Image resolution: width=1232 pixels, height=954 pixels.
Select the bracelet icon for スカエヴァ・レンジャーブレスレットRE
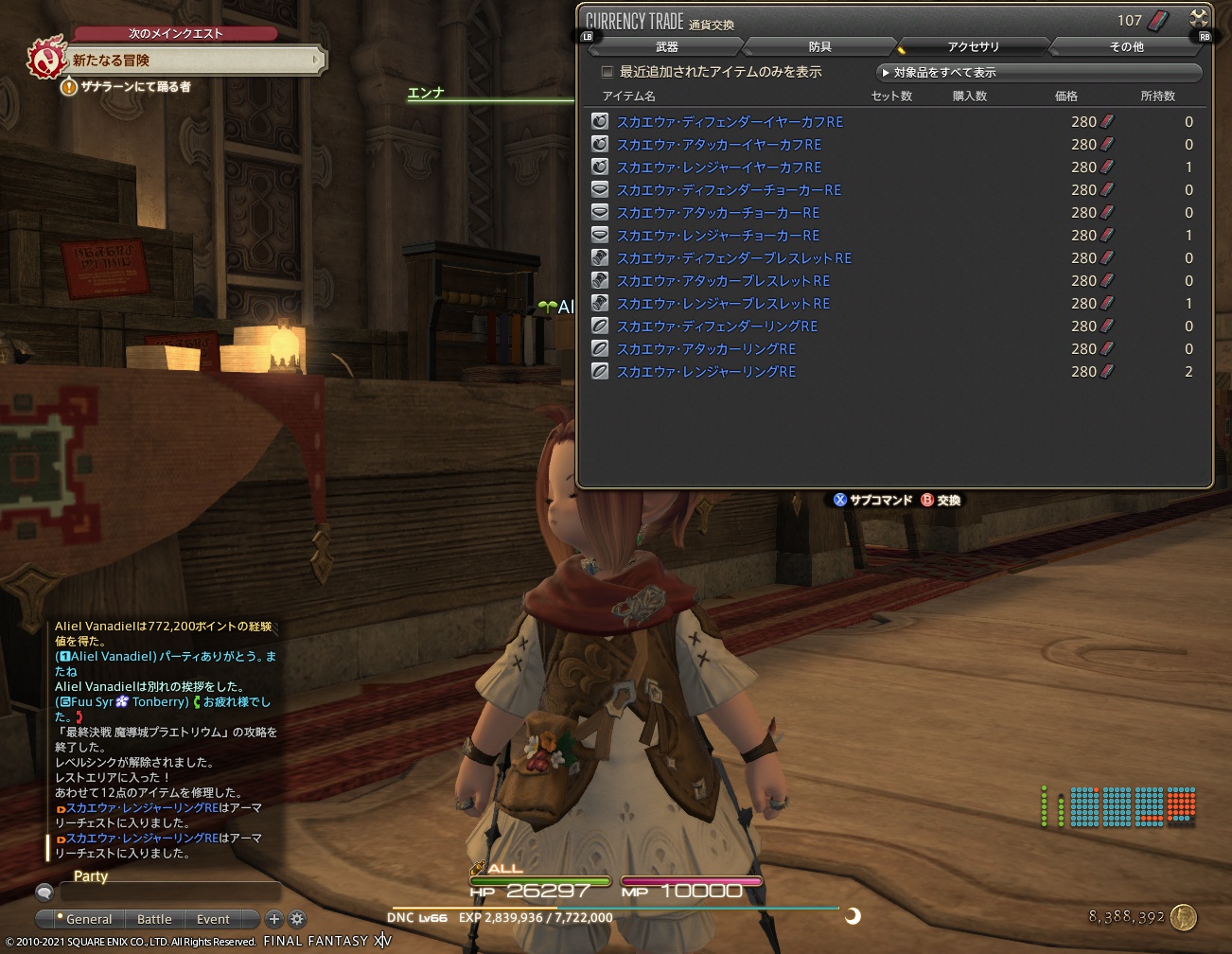[599, 303]
